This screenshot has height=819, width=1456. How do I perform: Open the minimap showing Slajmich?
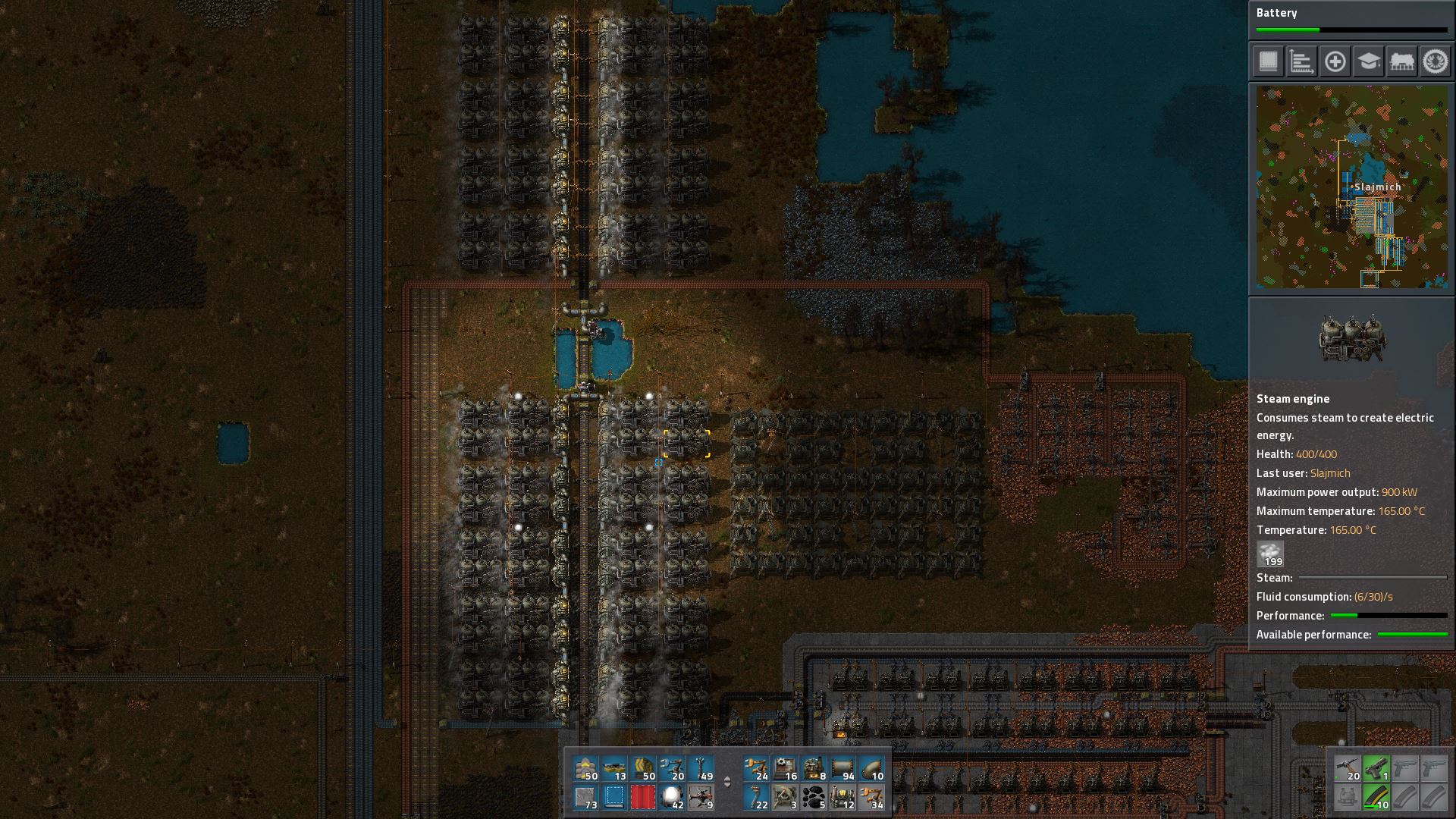click(1351, 187)
